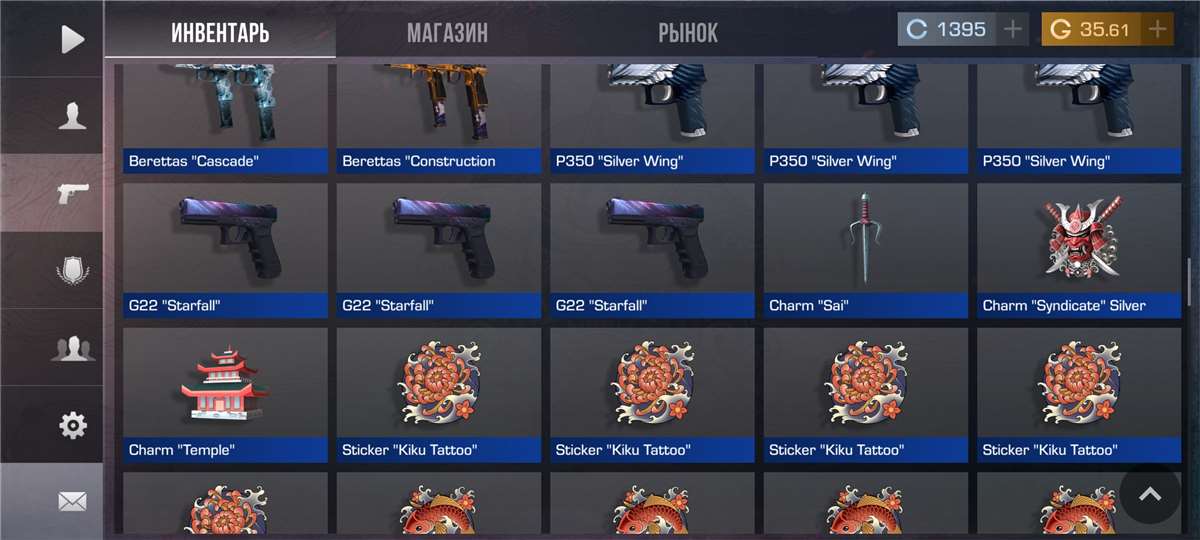Open the weapons pistol sidebar icon

coord(72,193)
